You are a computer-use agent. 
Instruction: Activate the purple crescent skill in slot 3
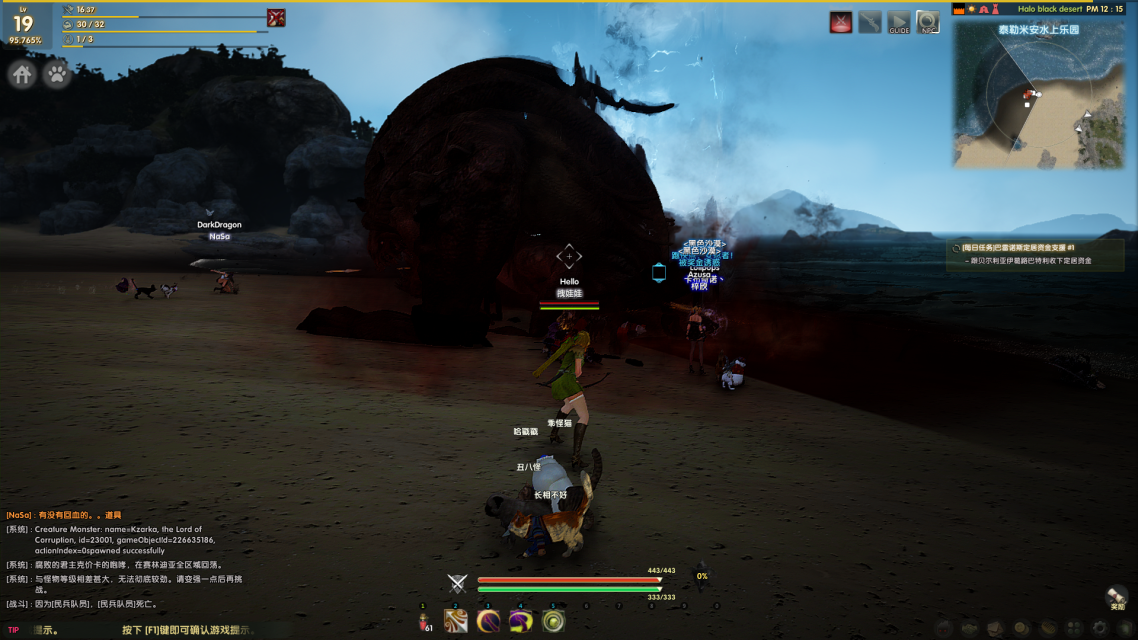488,622
